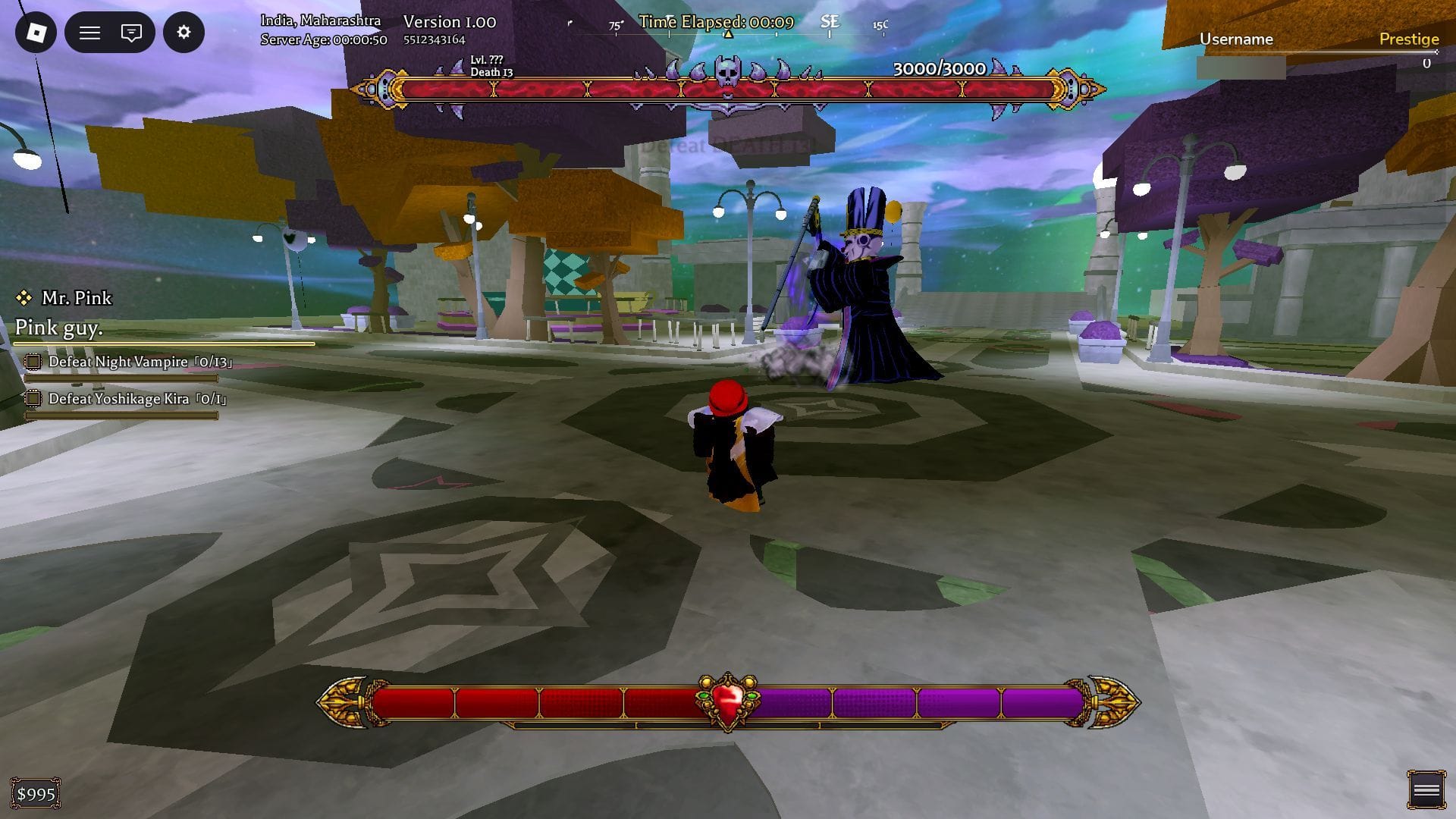Click the hamburger menu icon top left
The width and height of the screenshot is (1456, 819).
(89, 33)
